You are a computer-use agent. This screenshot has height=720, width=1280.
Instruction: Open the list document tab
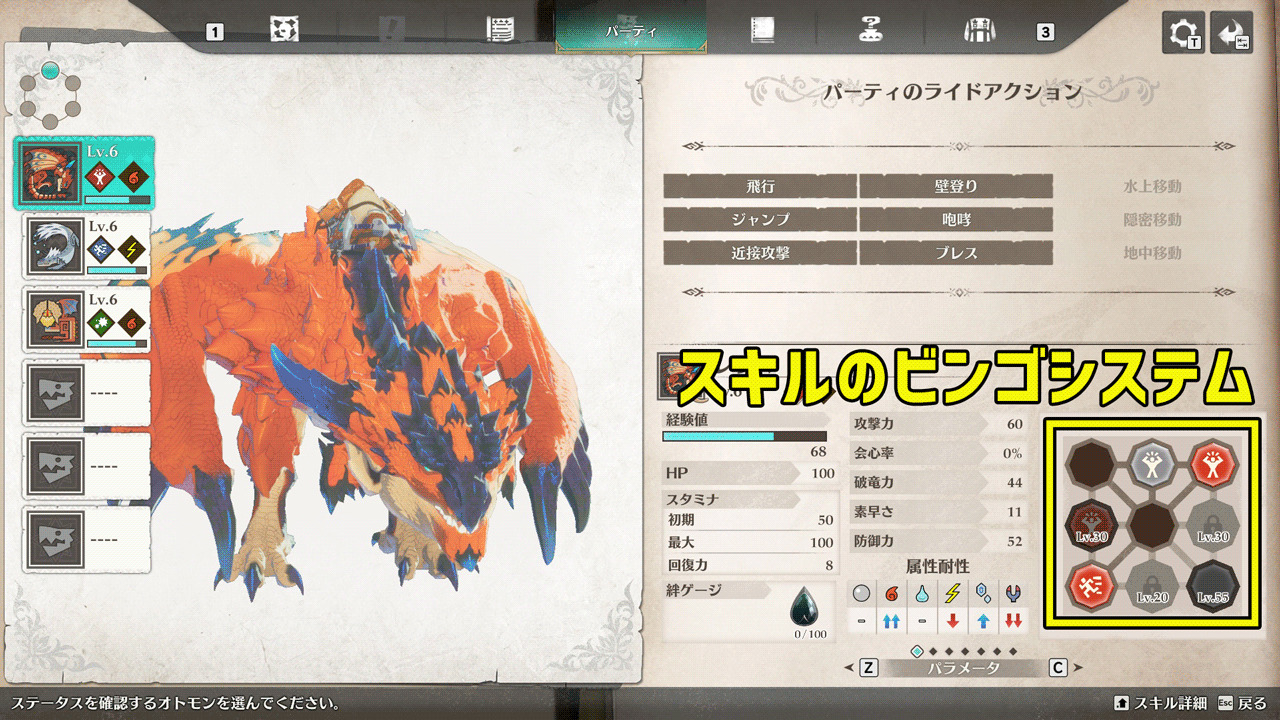(x=500, y=30)
